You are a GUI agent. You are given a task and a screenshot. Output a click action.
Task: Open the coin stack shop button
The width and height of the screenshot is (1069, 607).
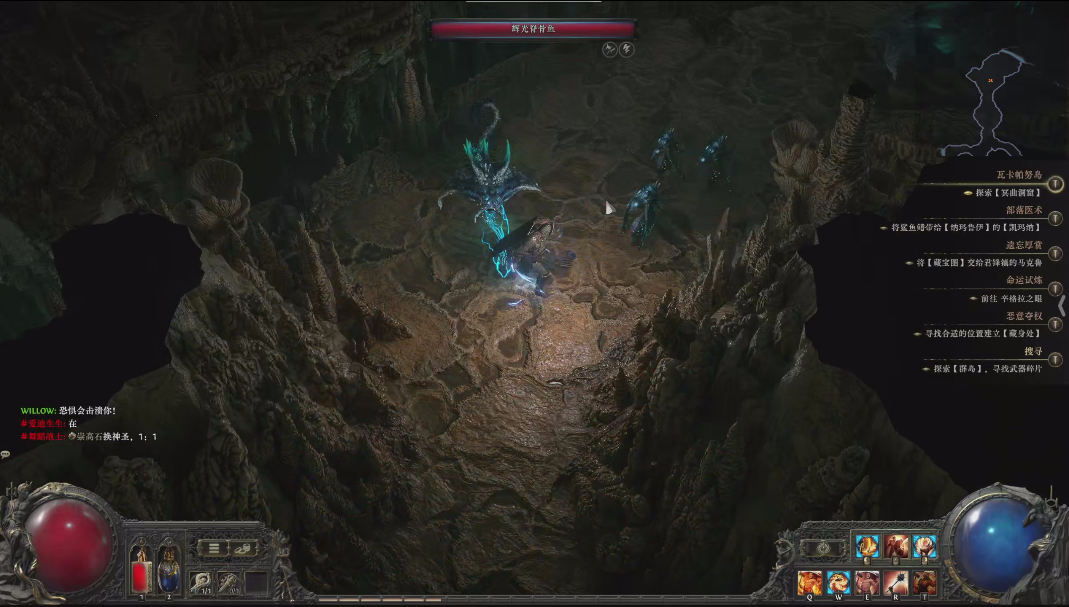pos(243,548)
